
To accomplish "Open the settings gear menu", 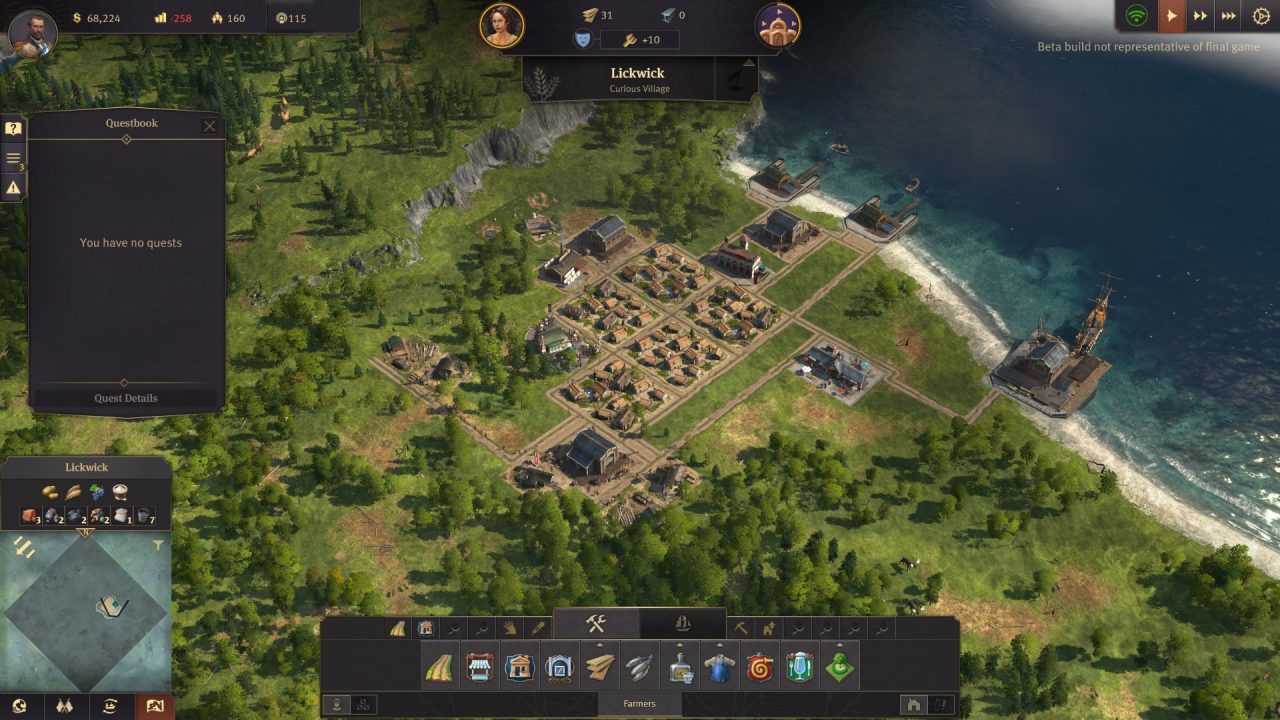I will 1261,16.
